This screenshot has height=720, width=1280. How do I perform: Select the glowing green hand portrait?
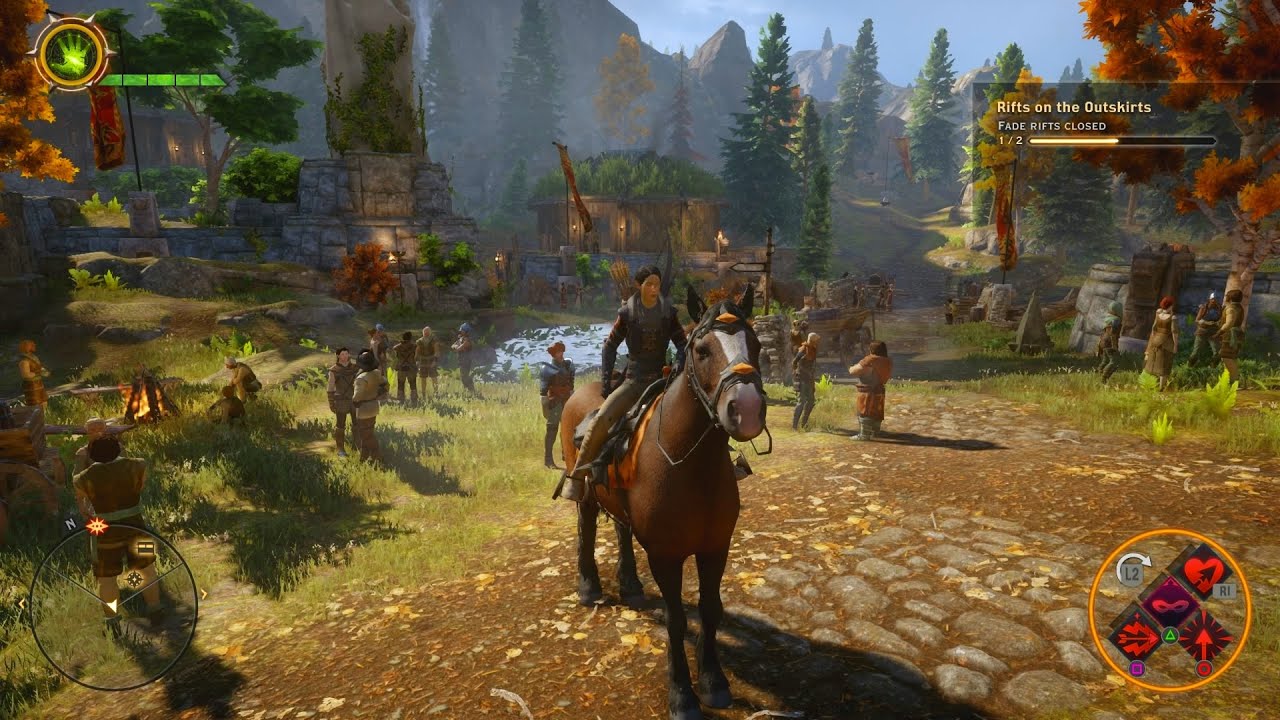pyautogui.click(x=71, y=55)
